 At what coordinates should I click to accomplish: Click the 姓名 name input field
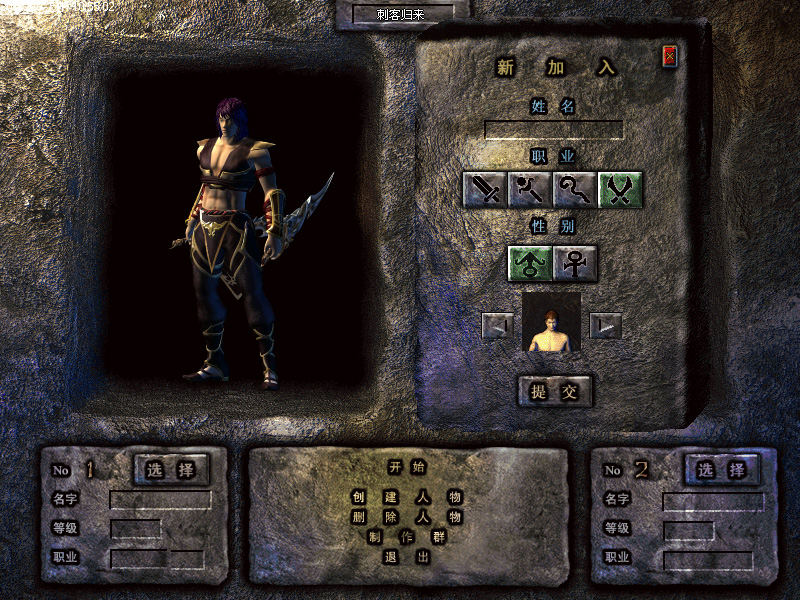click(x=553, y=130)
